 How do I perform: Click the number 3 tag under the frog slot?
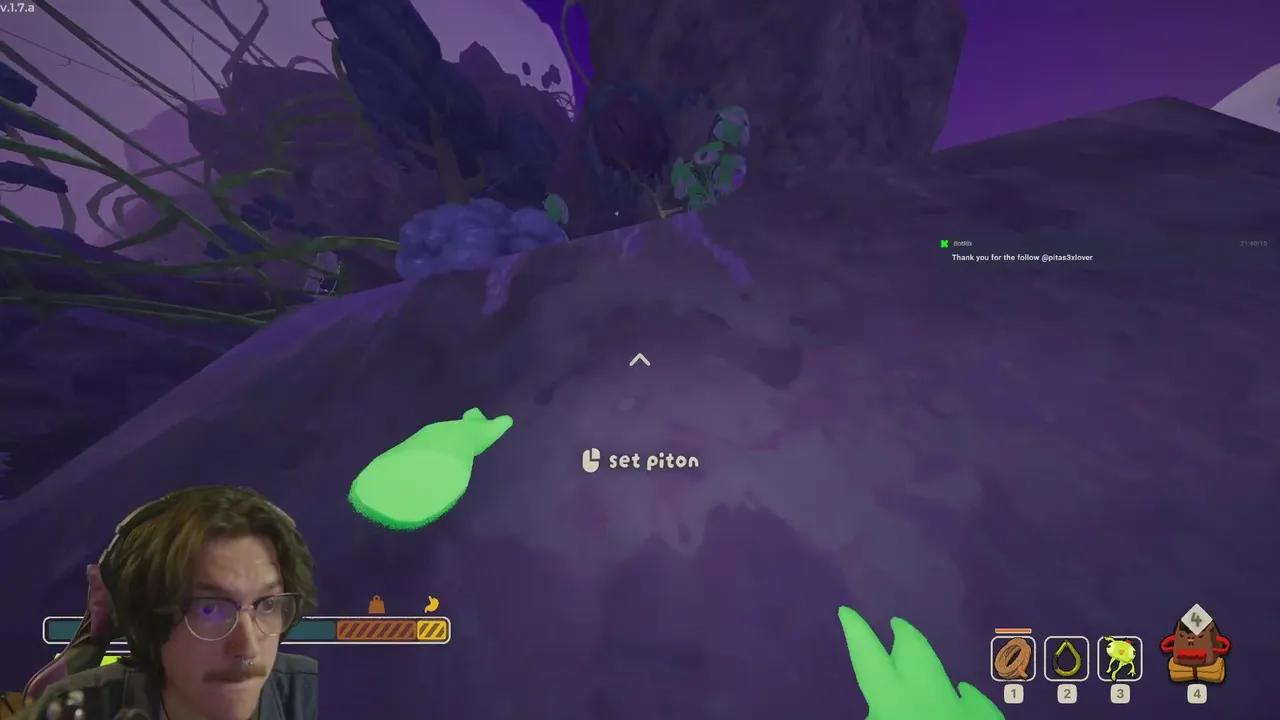tap(1119, 694)
